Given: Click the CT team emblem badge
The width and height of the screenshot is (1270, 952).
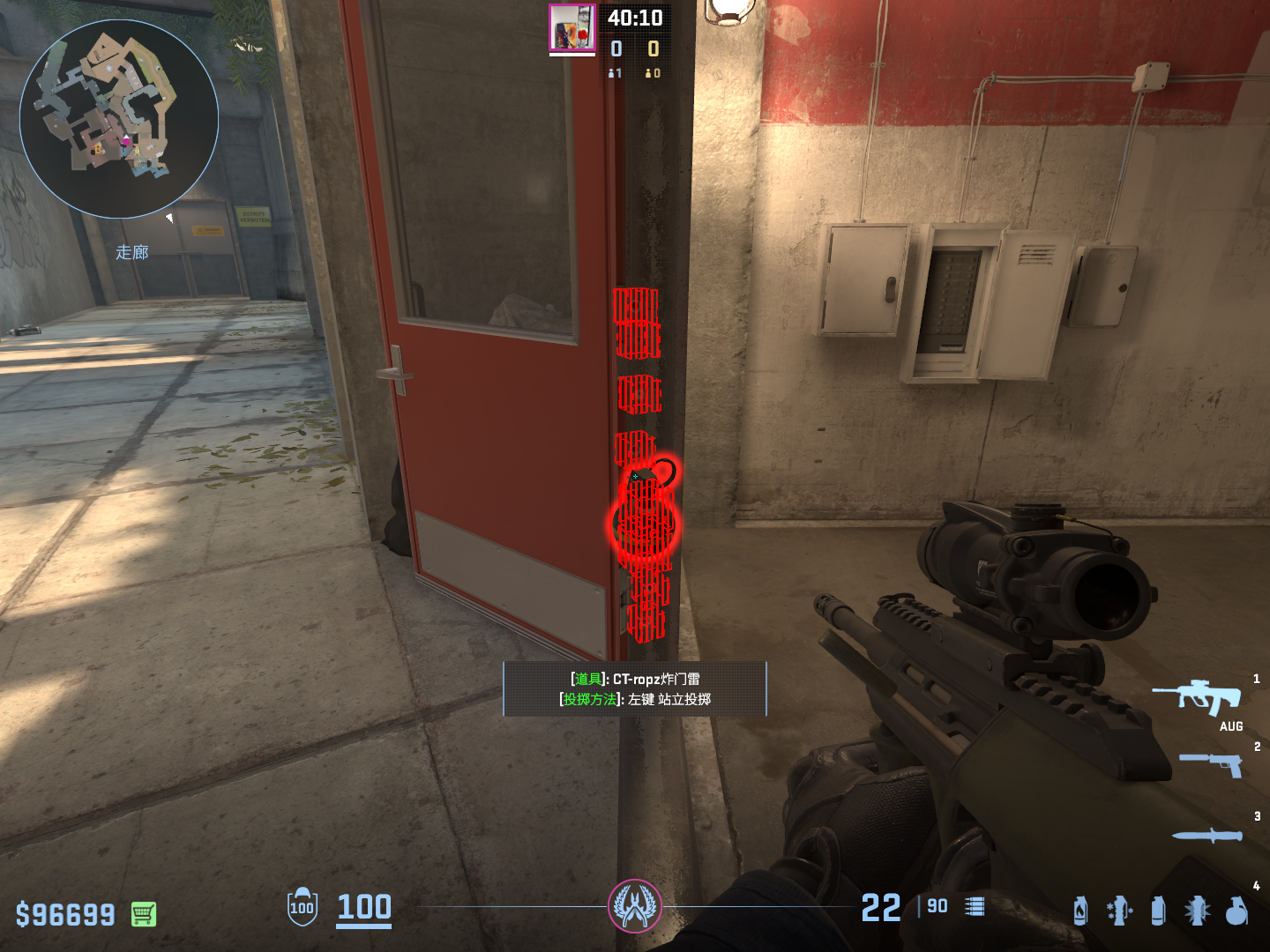Looking at the screenshot, I should (635, 906).
